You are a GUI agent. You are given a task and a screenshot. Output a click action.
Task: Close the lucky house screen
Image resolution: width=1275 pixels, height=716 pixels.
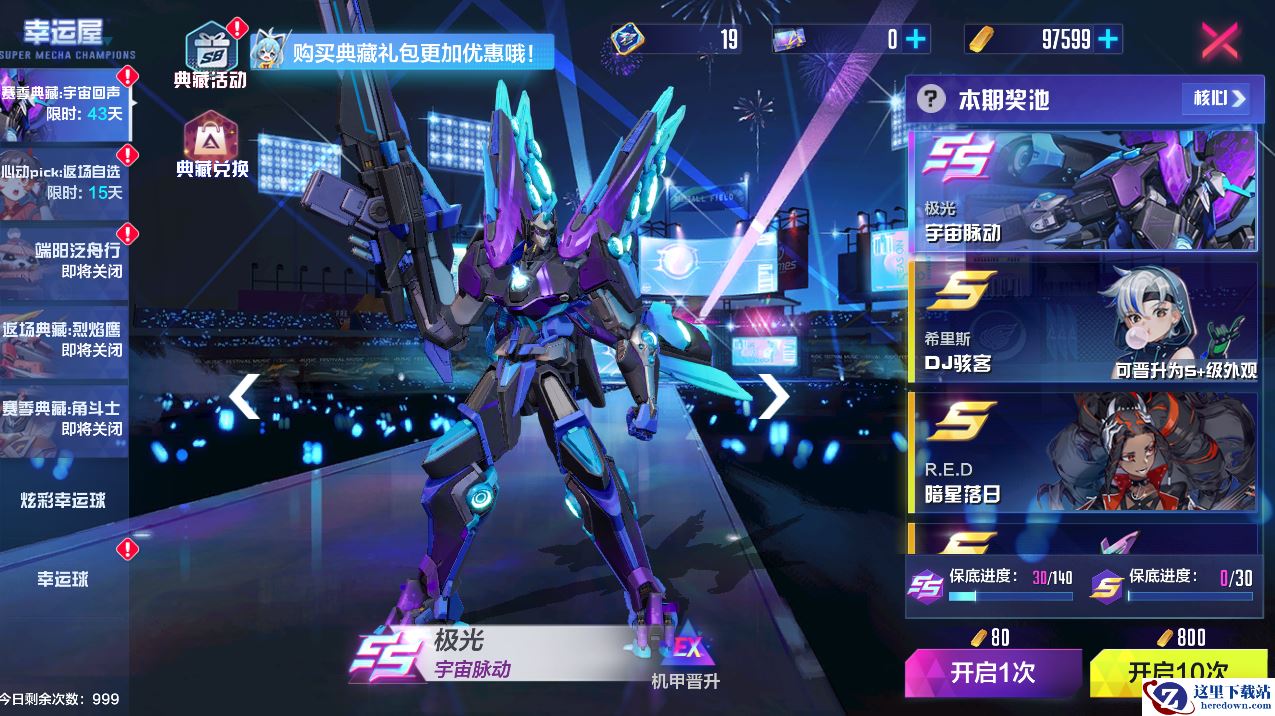click(x=1219, y=41)
